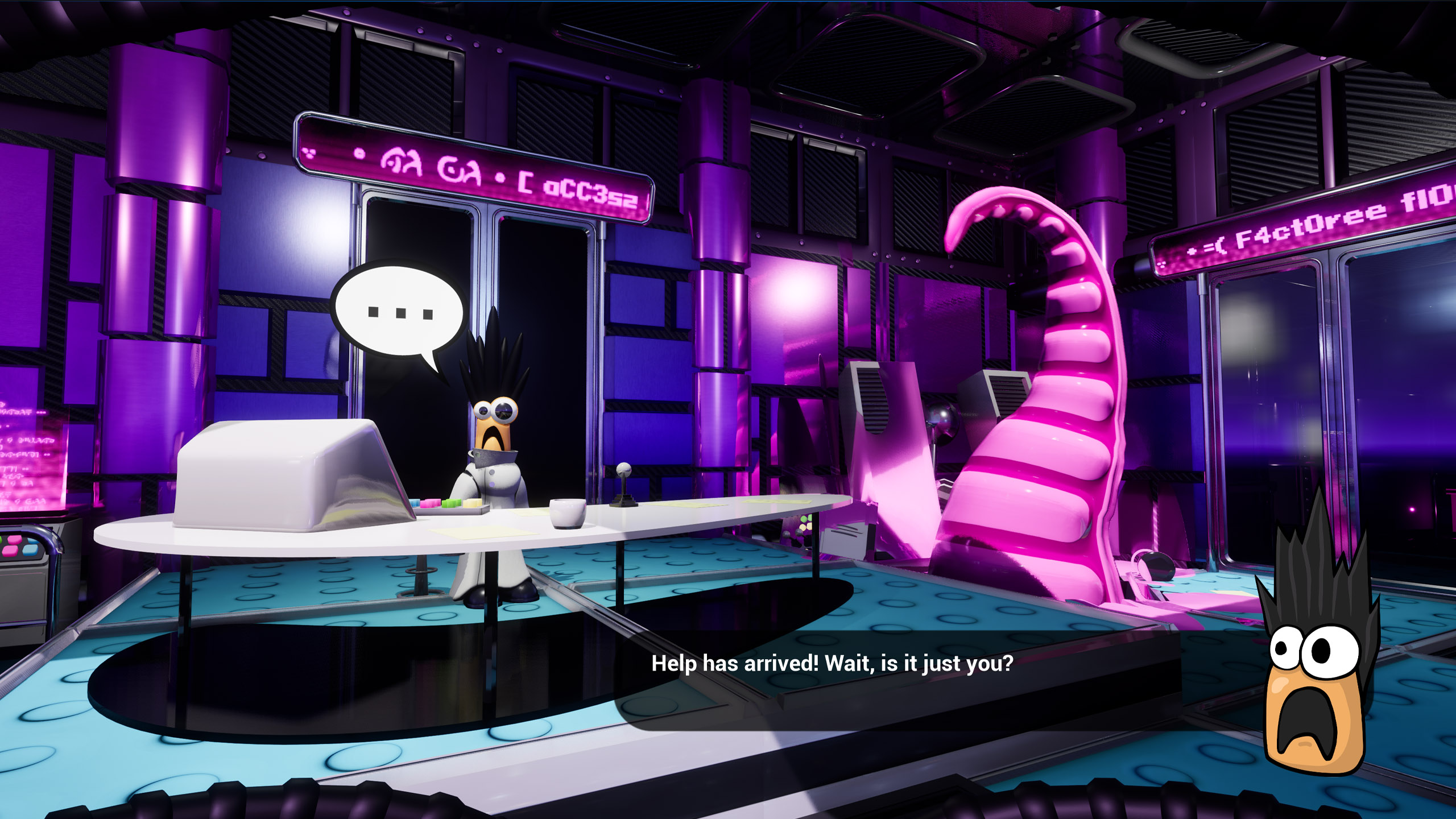Advance the "Help has arrived!" dialogue box
The height and width of the screenshot is (819, 1456).
point(832,664)
